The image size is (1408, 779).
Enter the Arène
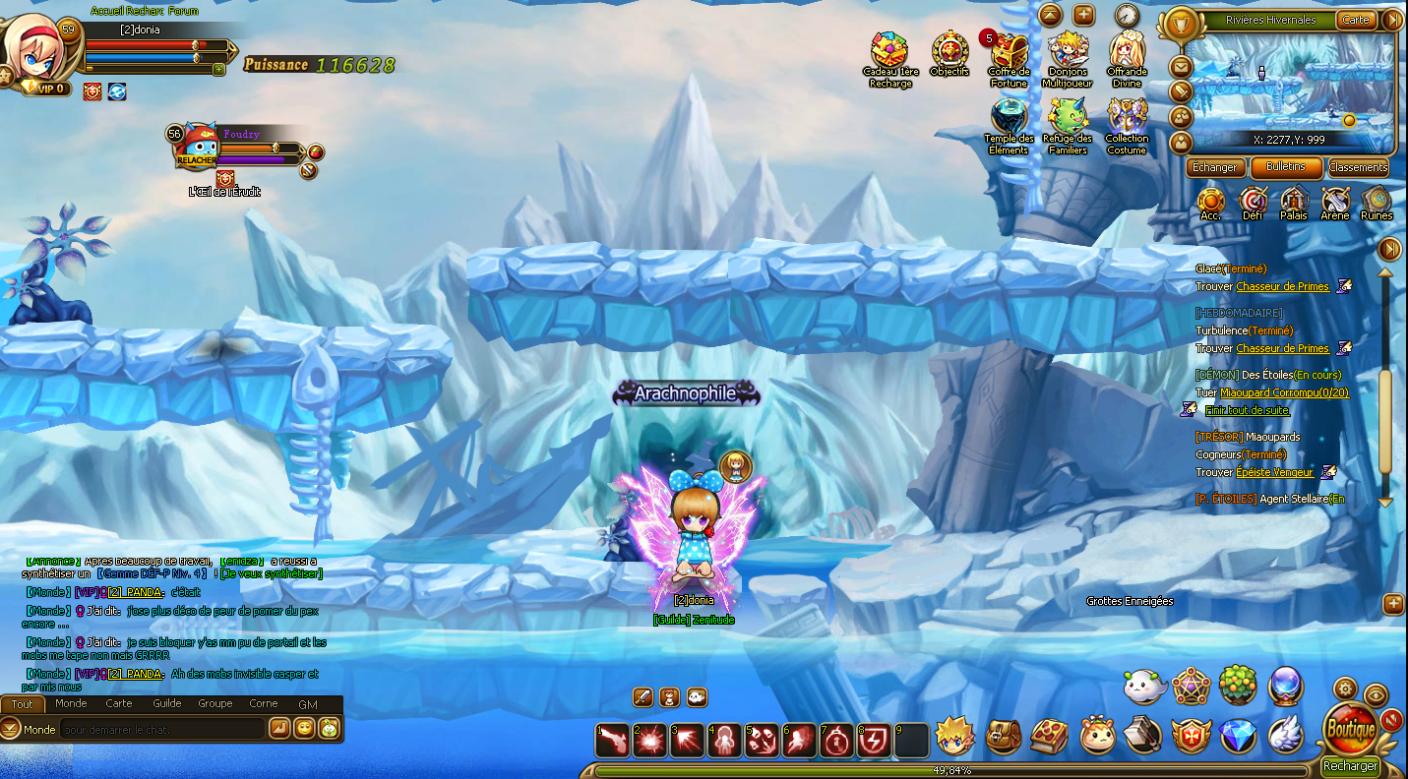point(1335,202)
